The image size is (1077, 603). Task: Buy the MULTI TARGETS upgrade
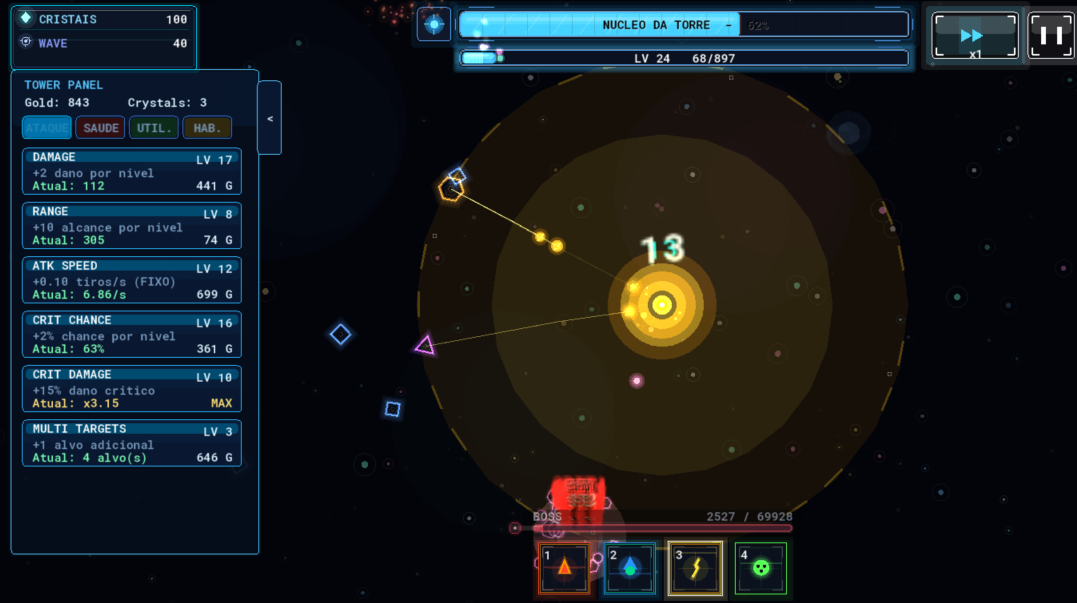coord(132,443)
